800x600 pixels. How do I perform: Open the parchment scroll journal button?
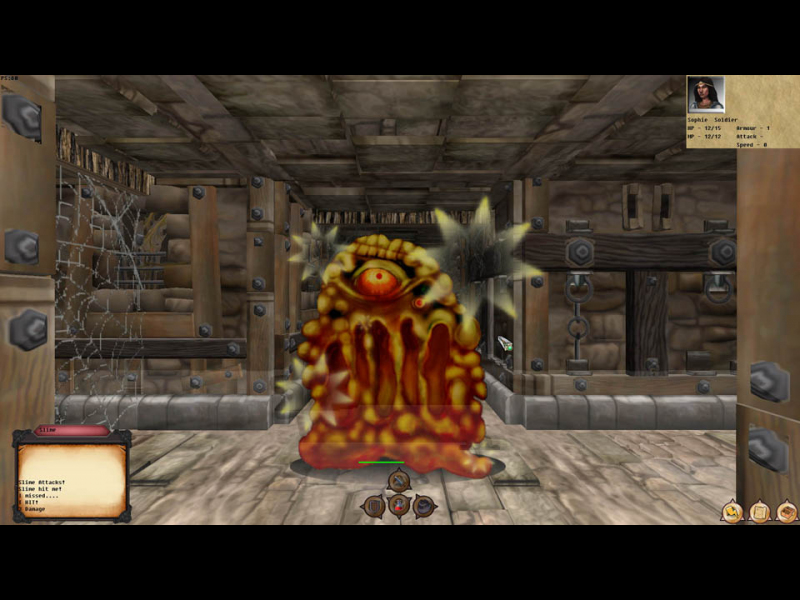tap(759, 513)
